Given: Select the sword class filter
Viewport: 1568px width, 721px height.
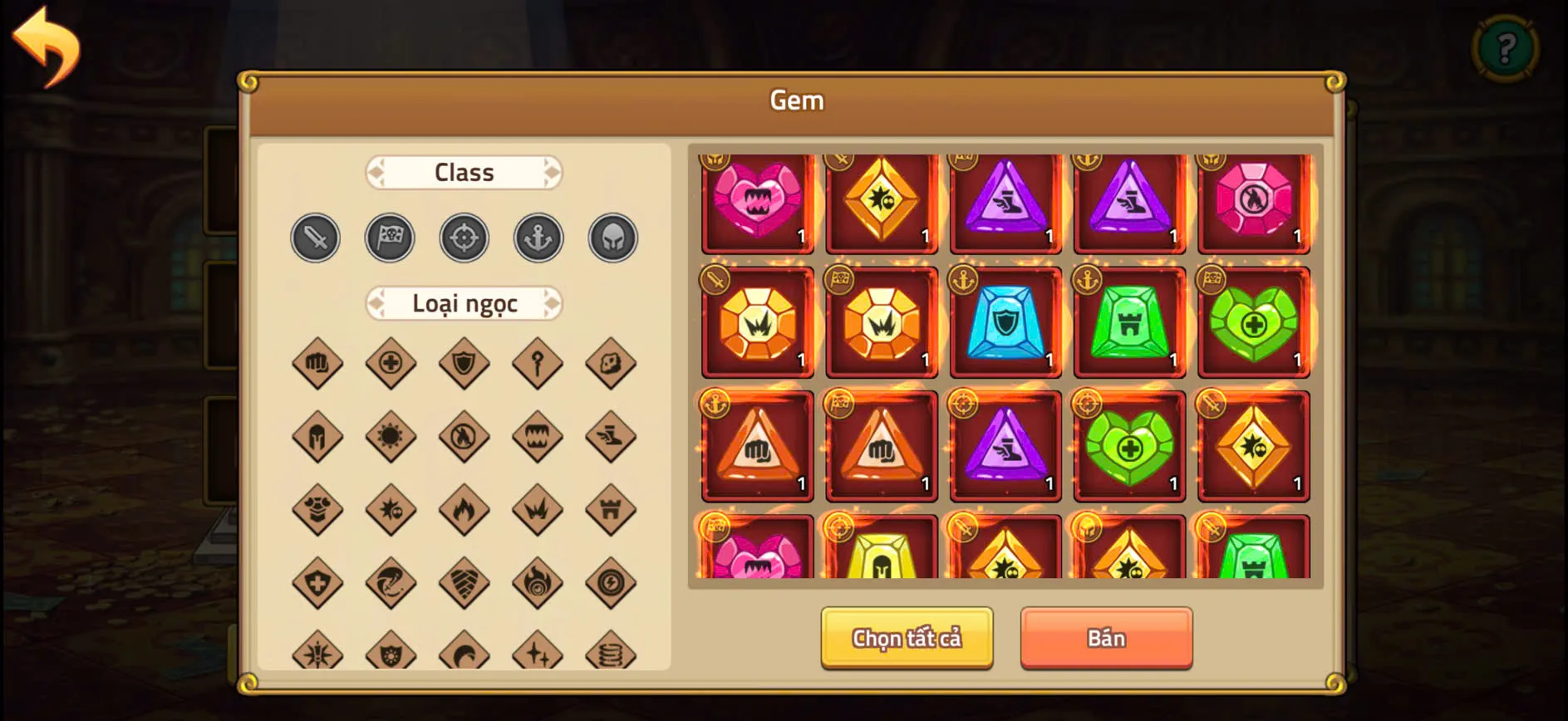Looking at the screenshot, I should (316, 238).
